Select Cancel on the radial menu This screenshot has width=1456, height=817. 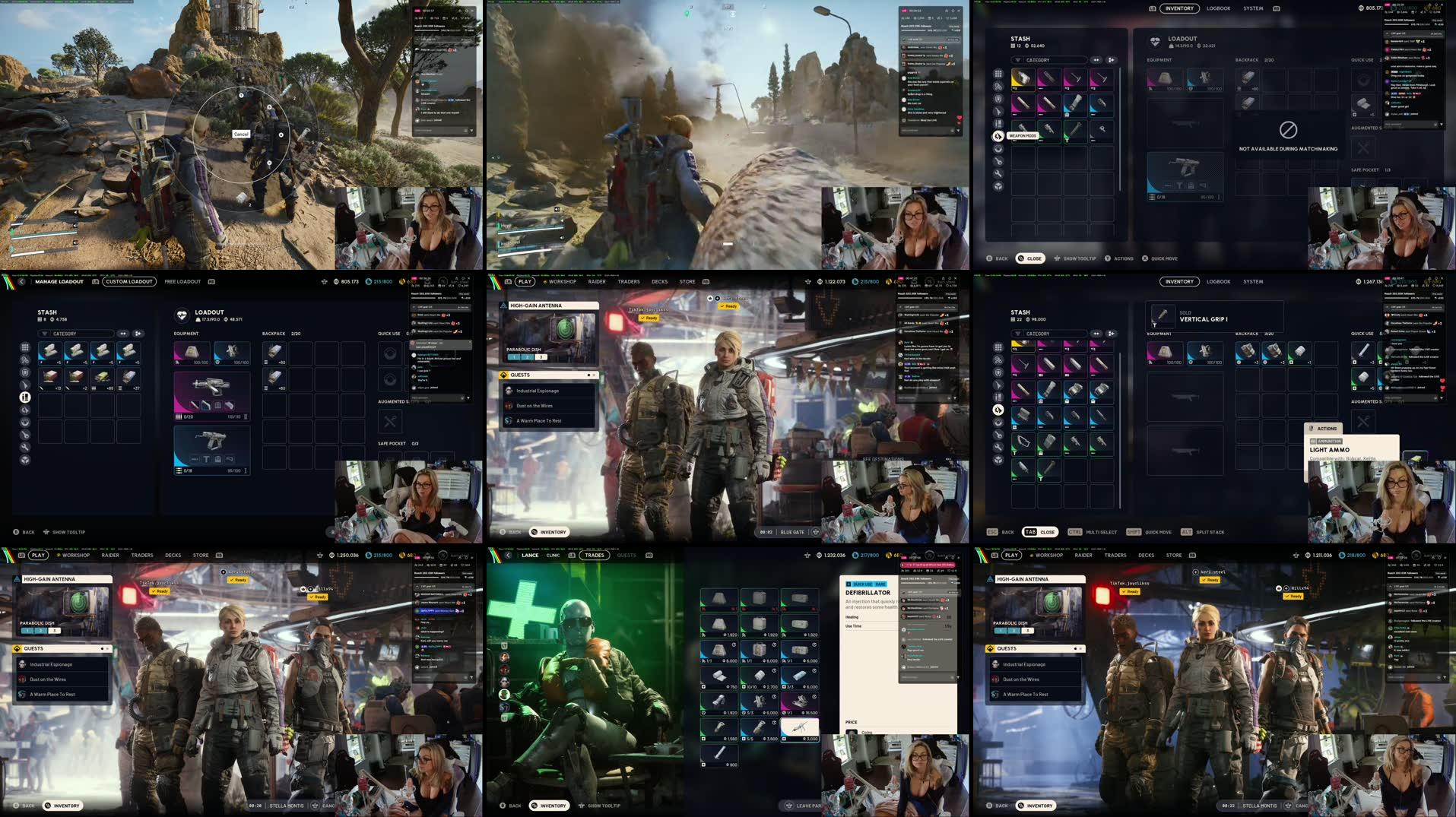tap(240, 133)
